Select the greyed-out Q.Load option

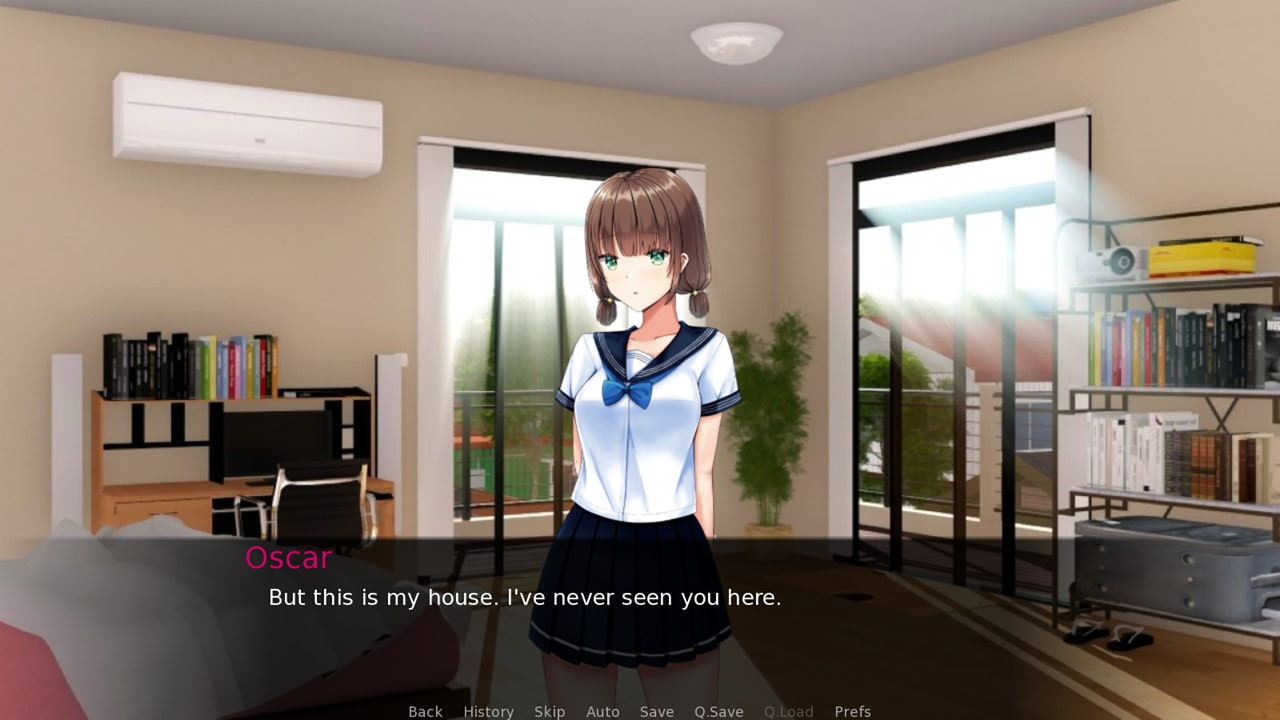click(788, 711)
